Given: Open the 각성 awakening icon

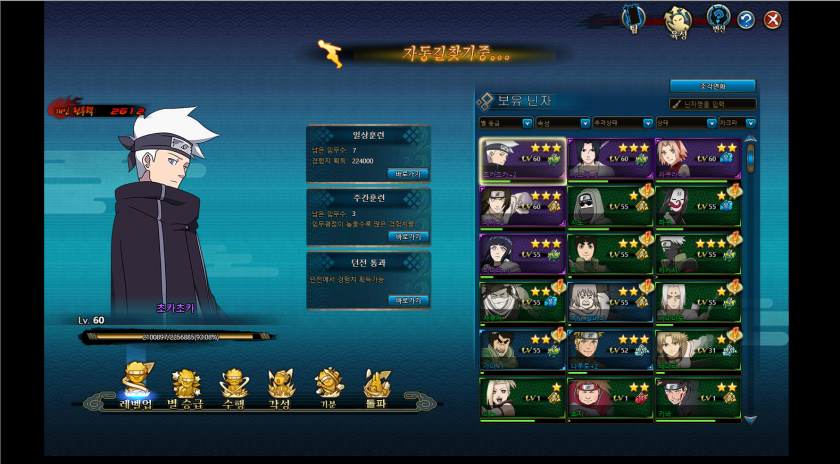Looking at the screenshot, I should [x=279, y=386].
